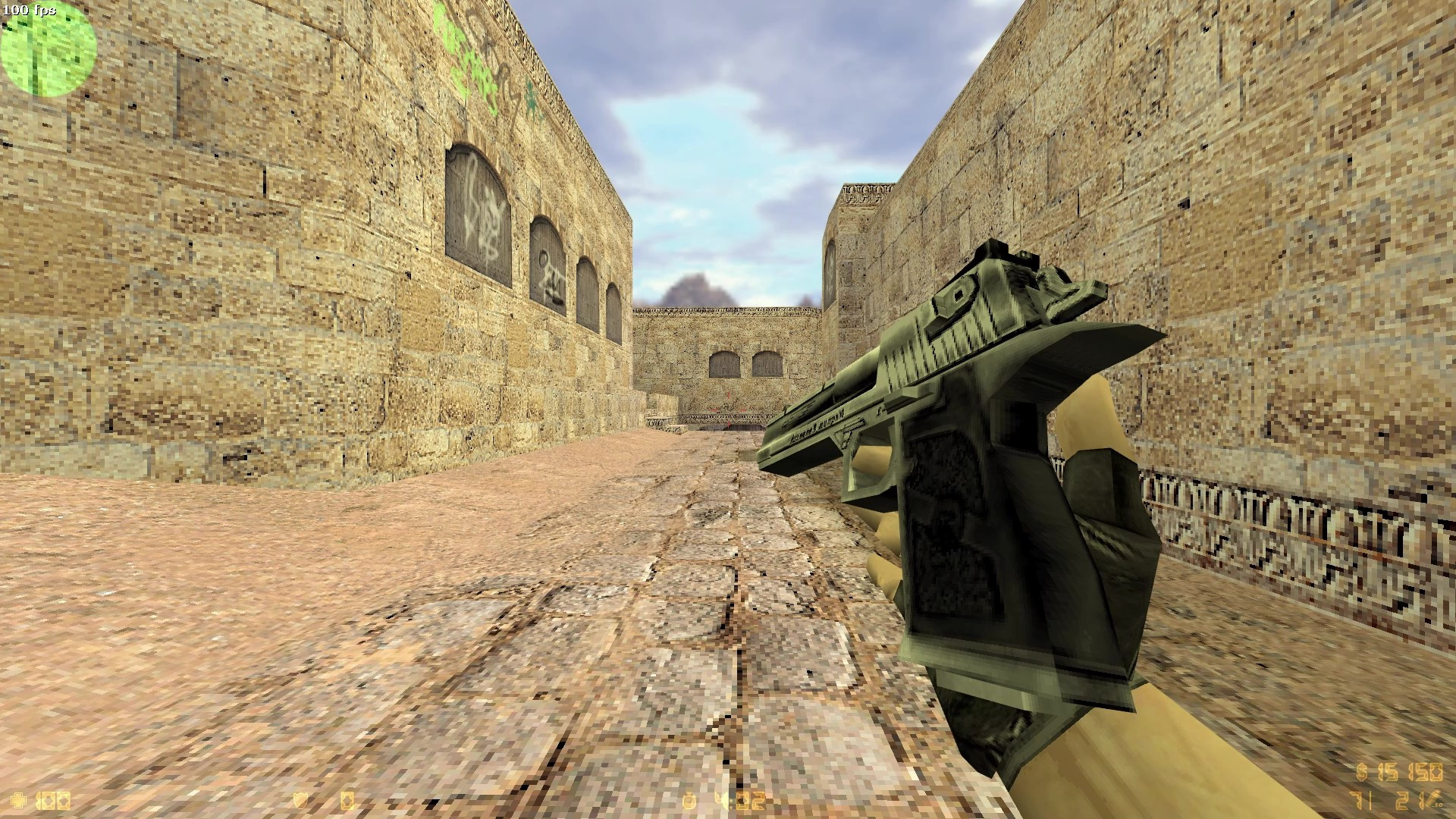Viewport: 1456px width, 819px height.
Task: Click the armor value showing zero
Action: tap(347, 799)
